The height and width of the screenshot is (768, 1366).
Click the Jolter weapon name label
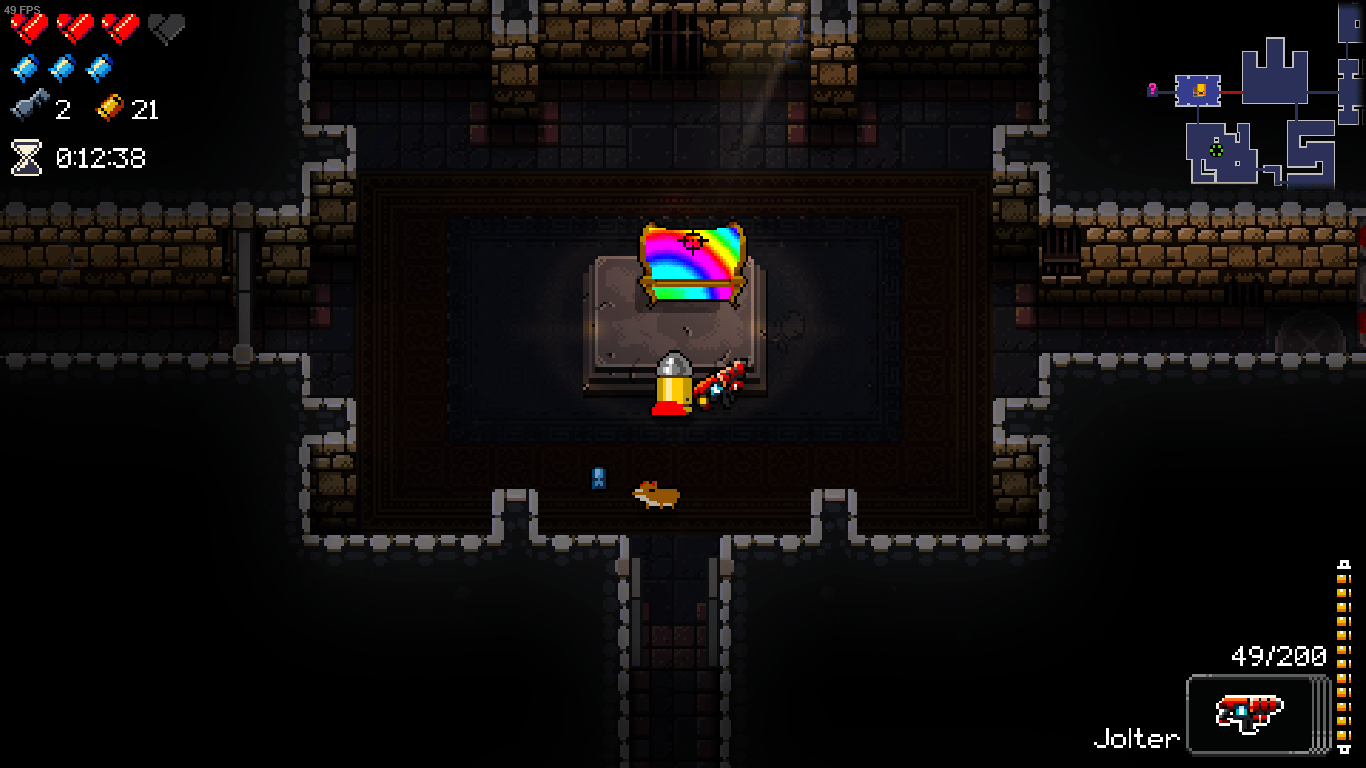1136,740
